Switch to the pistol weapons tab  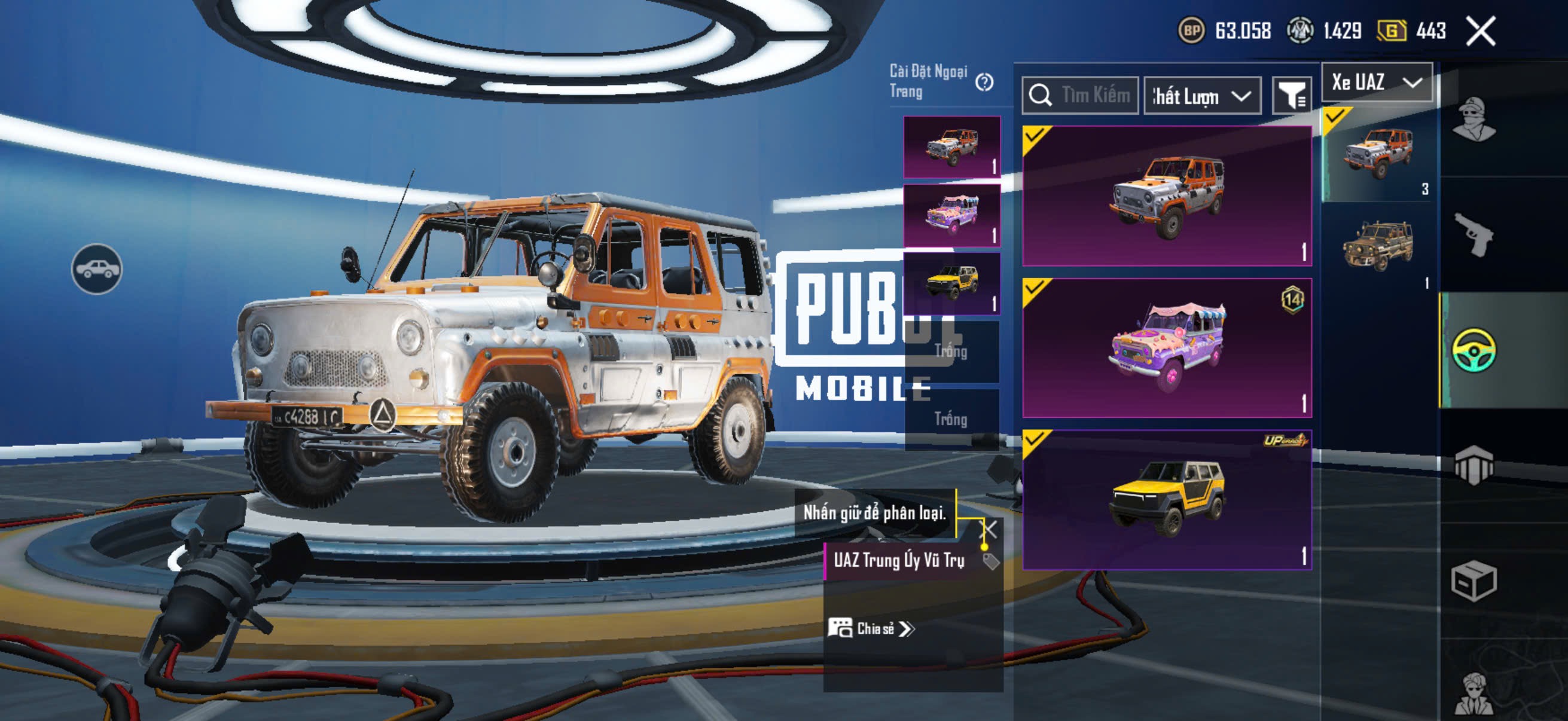pyautogui.click(x=1473, y=234)
